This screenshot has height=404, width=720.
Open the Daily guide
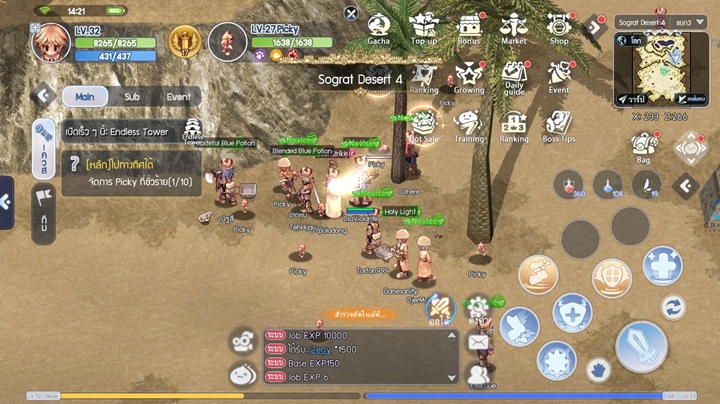click(x=514, y=76)
